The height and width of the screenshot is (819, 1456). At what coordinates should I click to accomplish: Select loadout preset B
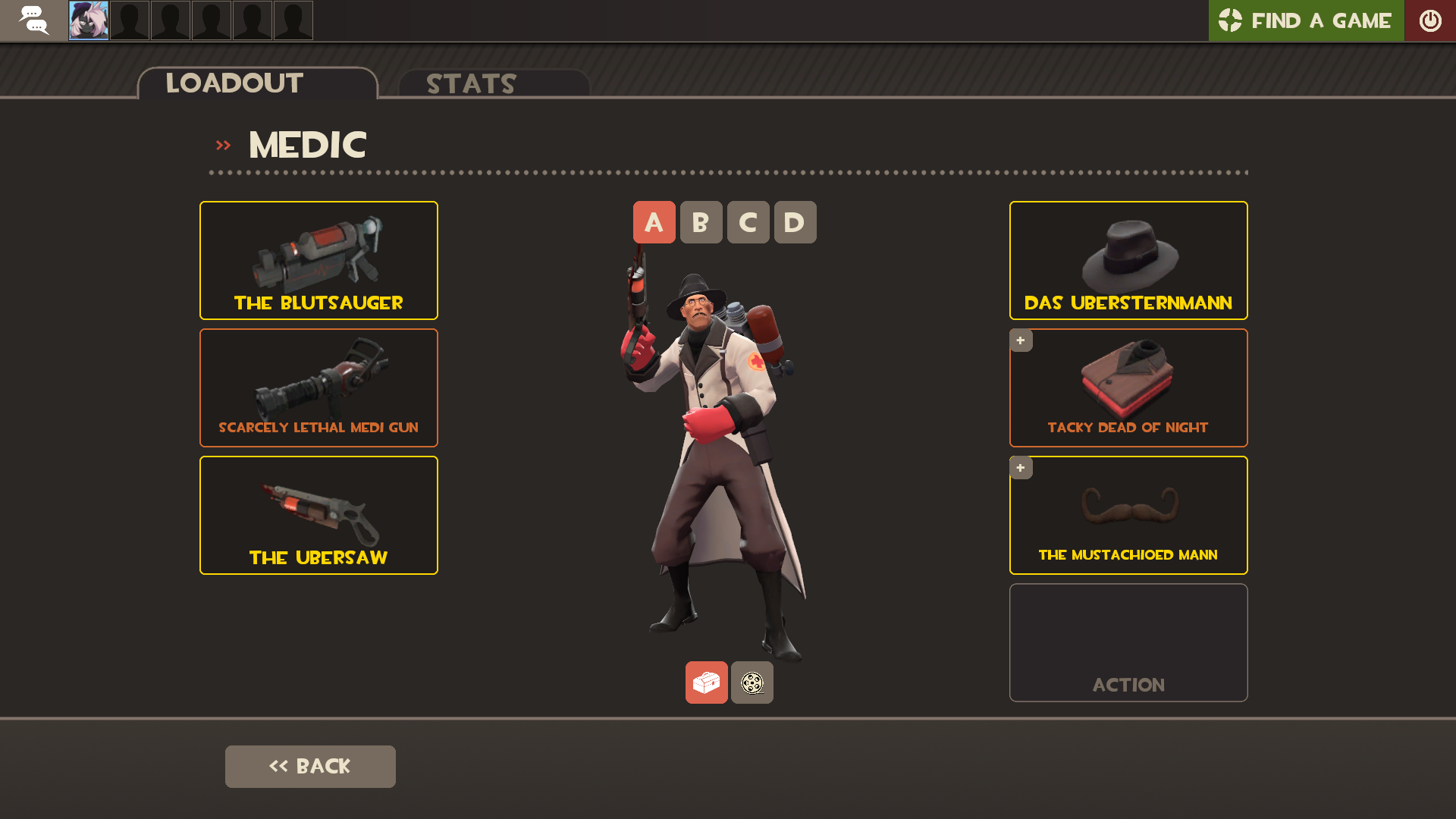701,222
